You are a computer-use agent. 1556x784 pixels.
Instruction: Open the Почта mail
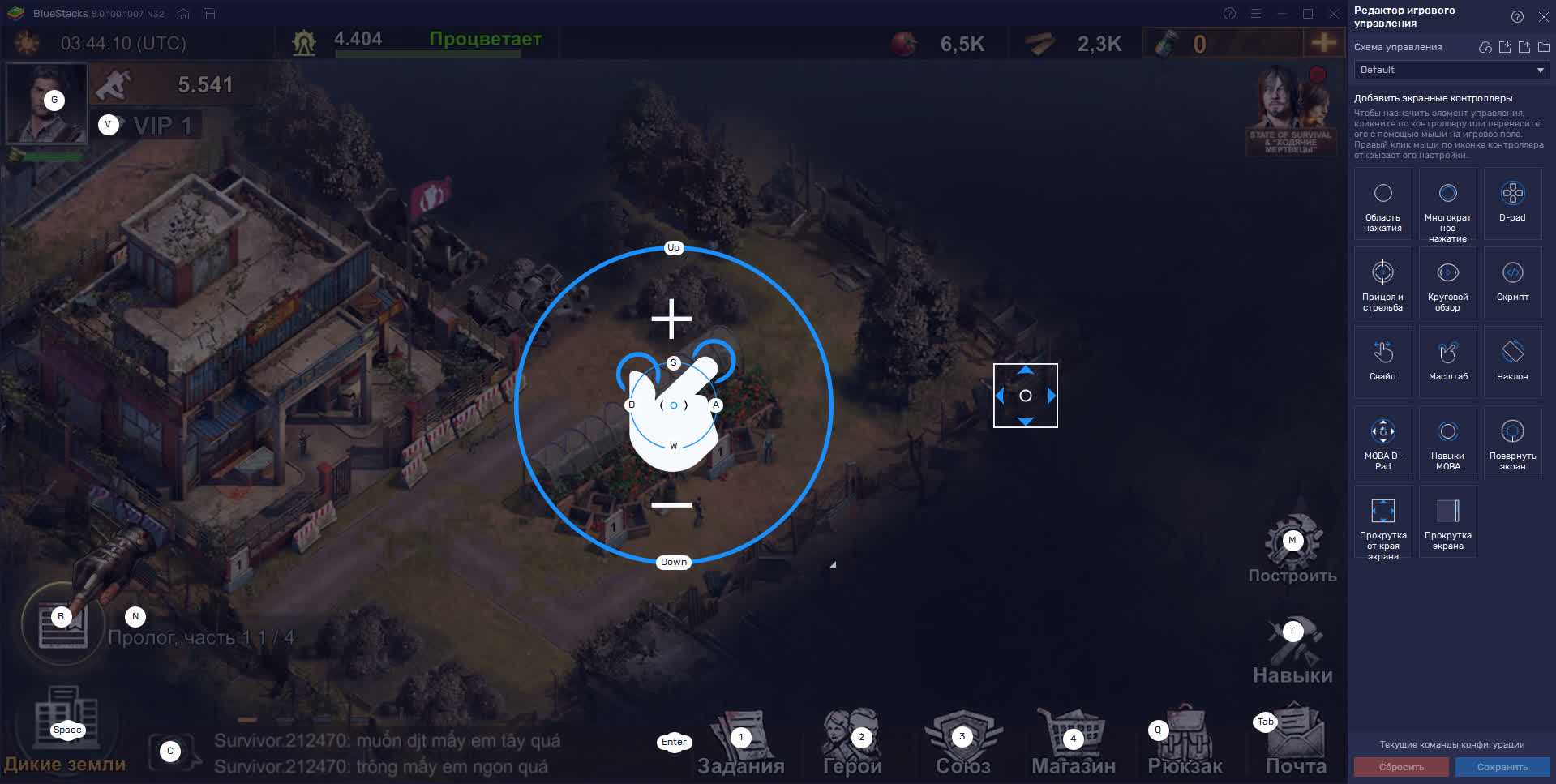coord(1295,742)
